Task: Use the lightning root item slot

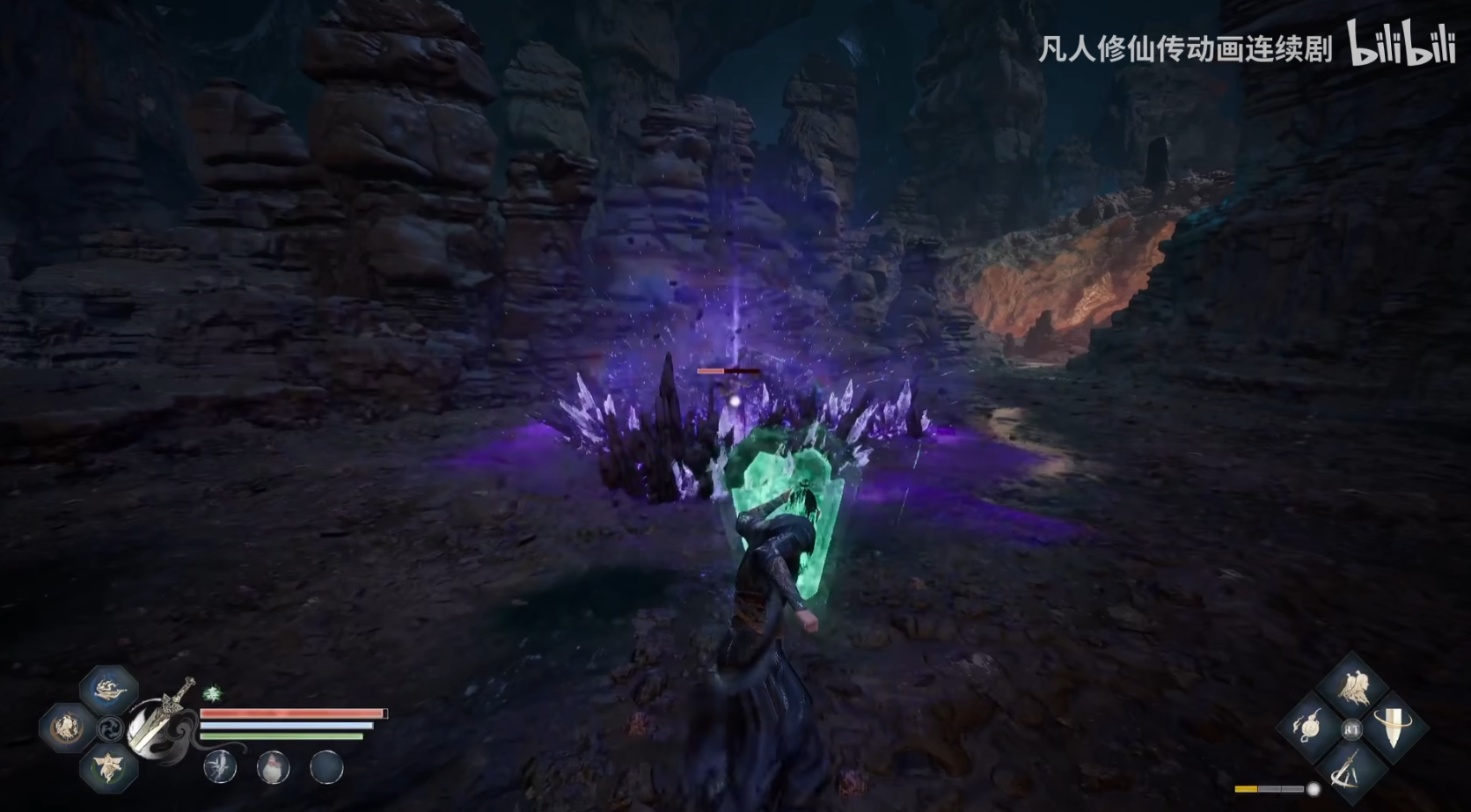Action: 220,767
